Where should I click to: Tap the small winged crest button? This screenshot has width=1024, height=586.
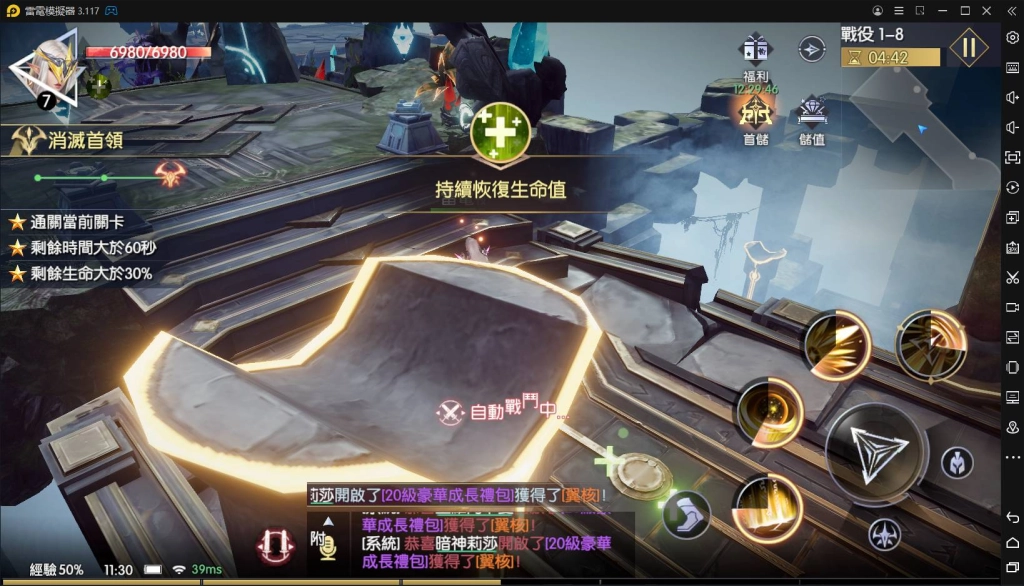click(x=883, y=535)
